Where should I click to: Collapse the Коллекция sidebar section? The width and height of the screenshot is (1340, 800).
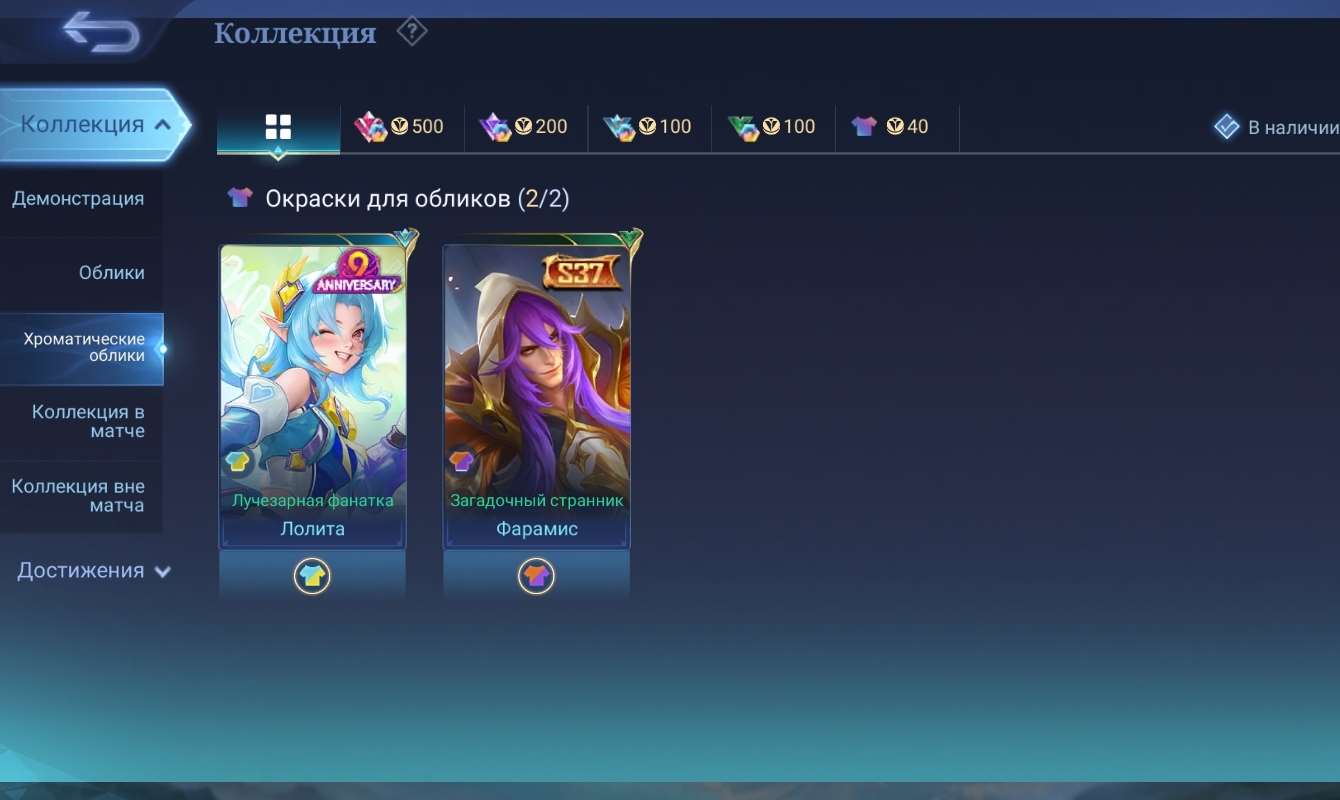[83, 124]
